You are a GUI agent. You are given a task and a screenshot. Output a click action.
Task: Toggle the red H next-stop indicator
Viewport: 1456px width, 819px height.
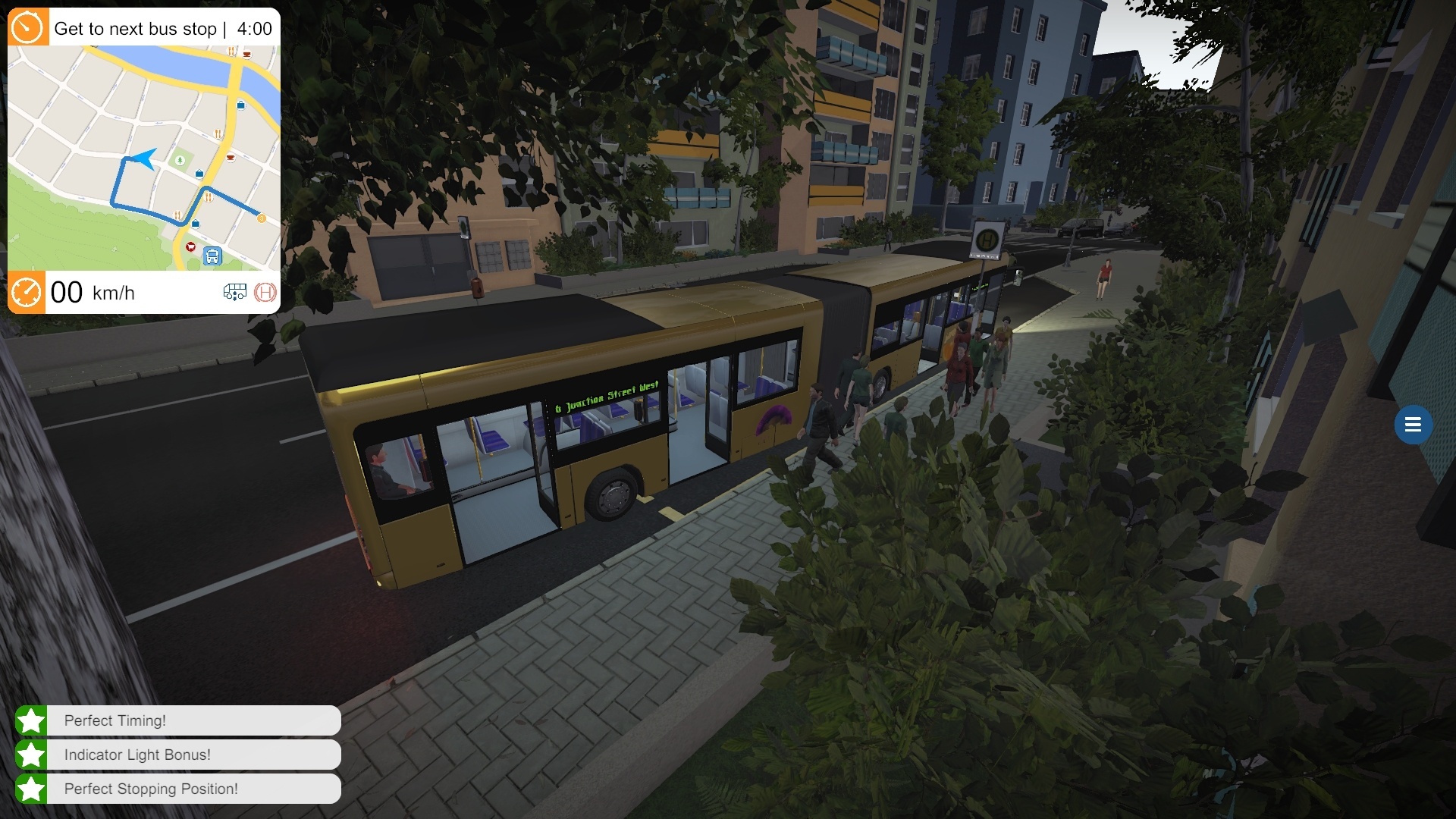tap(265, 293)
